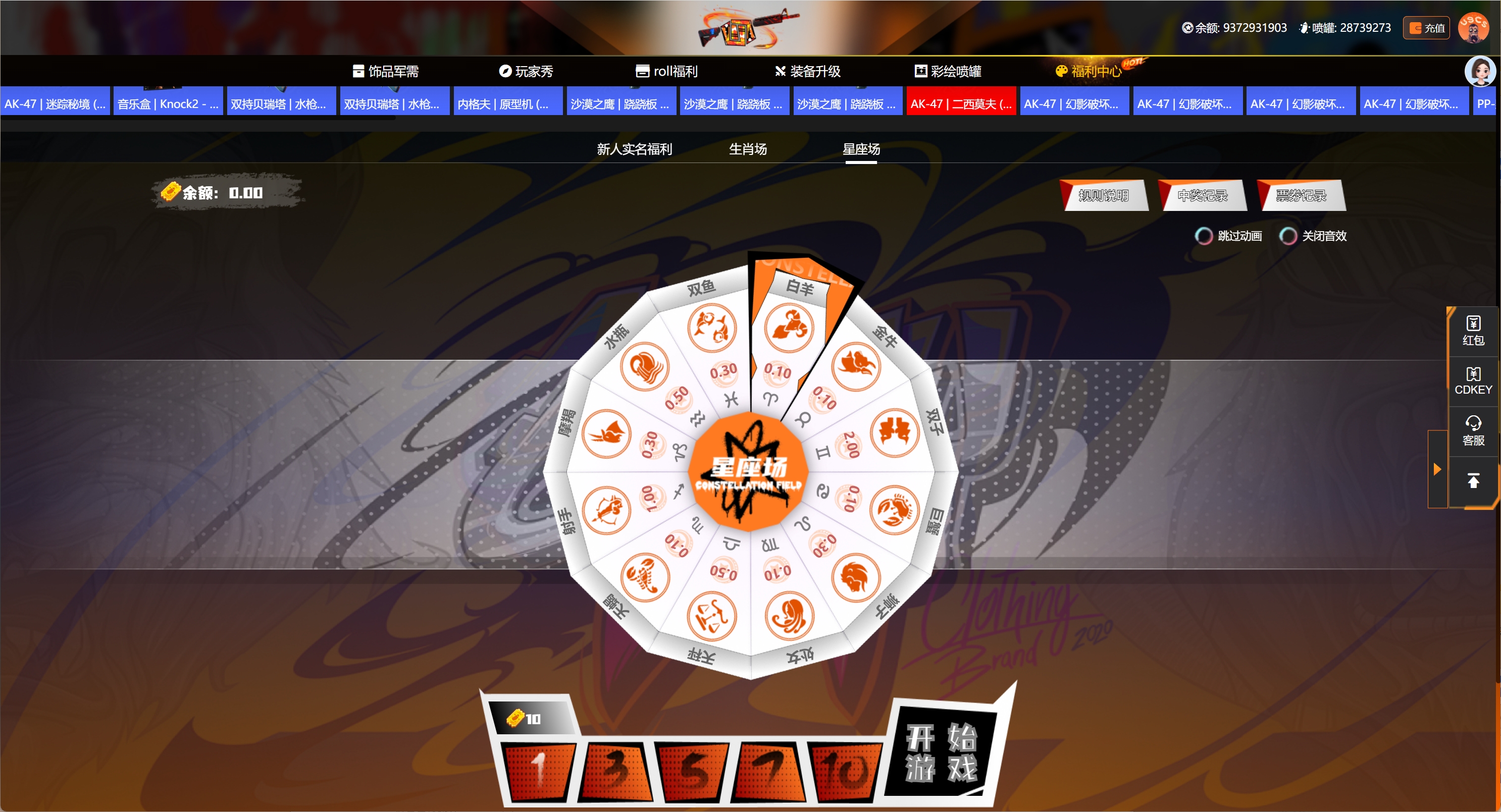Click the back-to-top arrow icon

(x=1474, y=480)
